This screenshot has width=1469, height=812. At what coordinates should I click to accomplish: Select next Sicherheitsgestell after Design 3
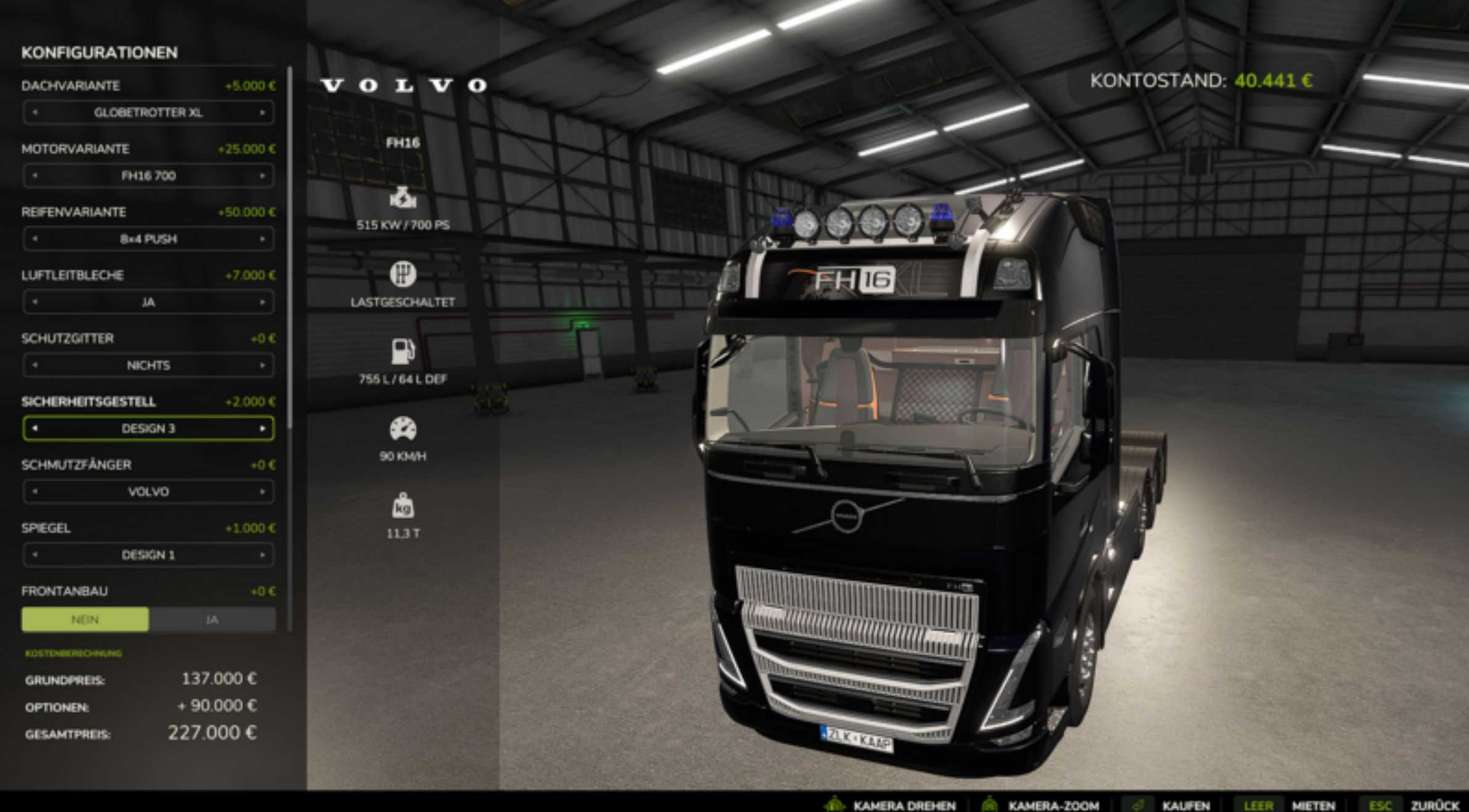tap(262, 429)
